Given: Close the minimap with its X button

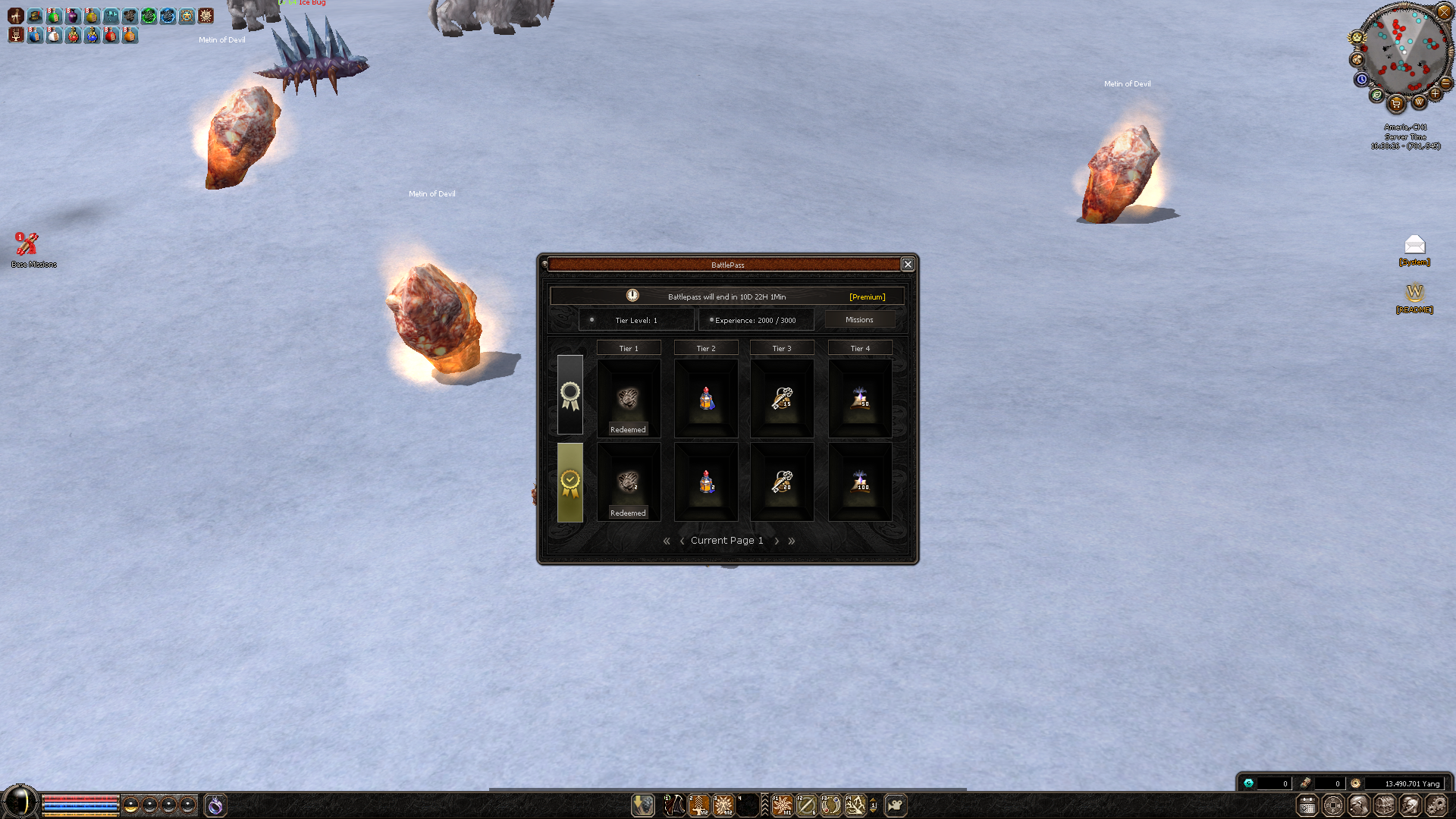Looking at the screenshot, I should point(1444,12).
